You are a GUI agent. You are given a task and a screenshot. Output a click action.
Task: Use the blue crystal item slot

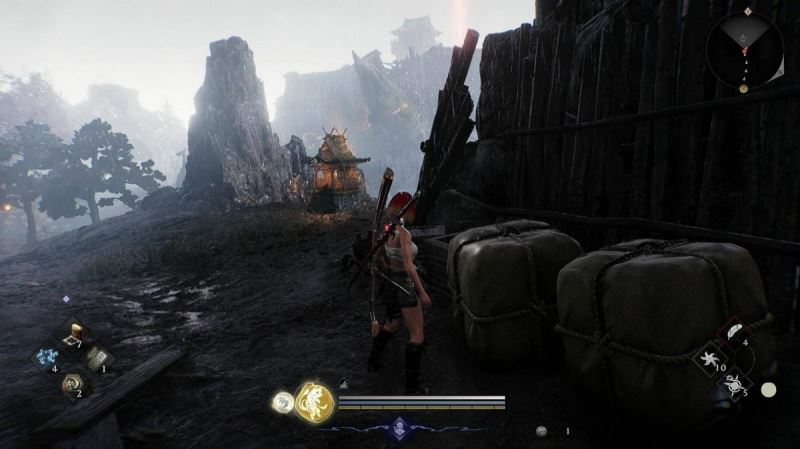point(47,358)
